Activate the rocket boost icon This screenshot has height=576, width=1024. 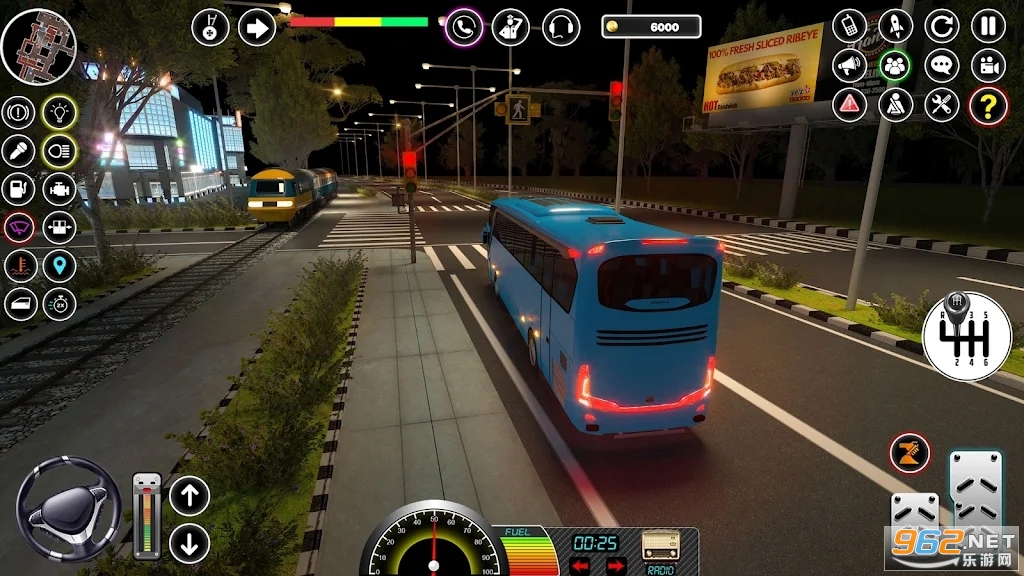(x=895, y=26)
